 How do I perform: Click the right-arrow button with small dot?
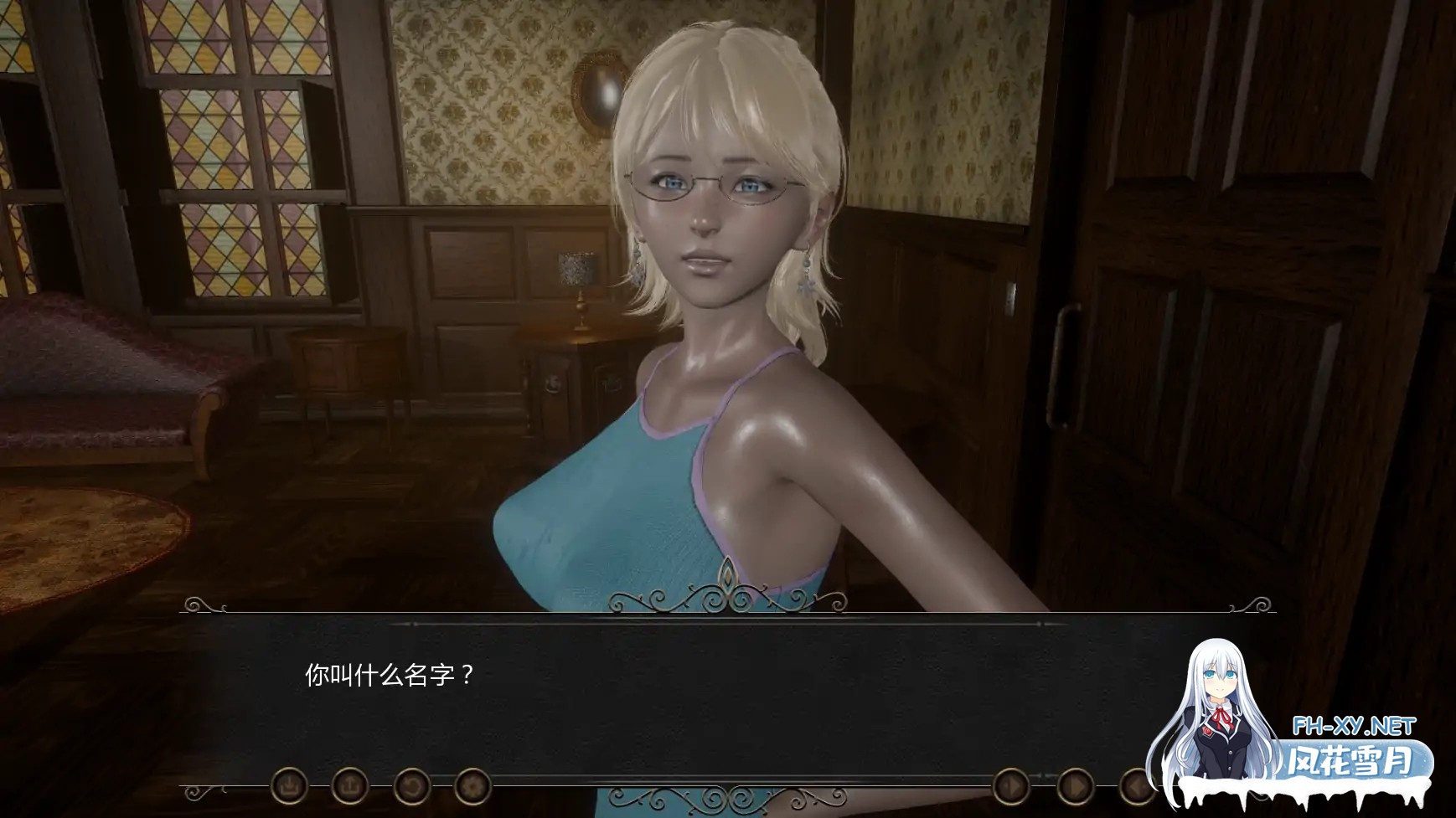click(x=1011, y=787)
